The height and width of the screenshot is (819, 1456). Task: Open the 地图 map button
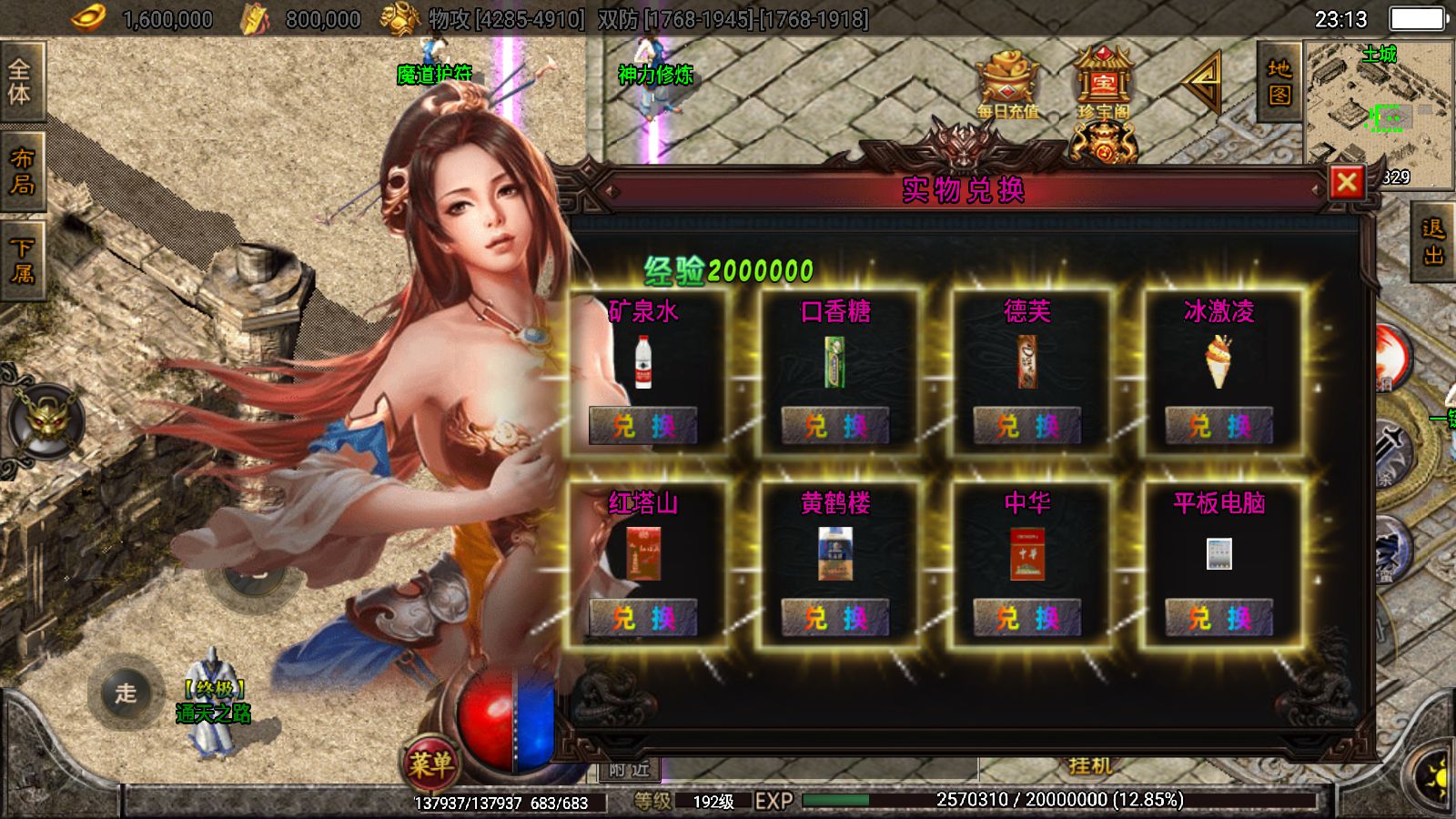point(1279,82)
